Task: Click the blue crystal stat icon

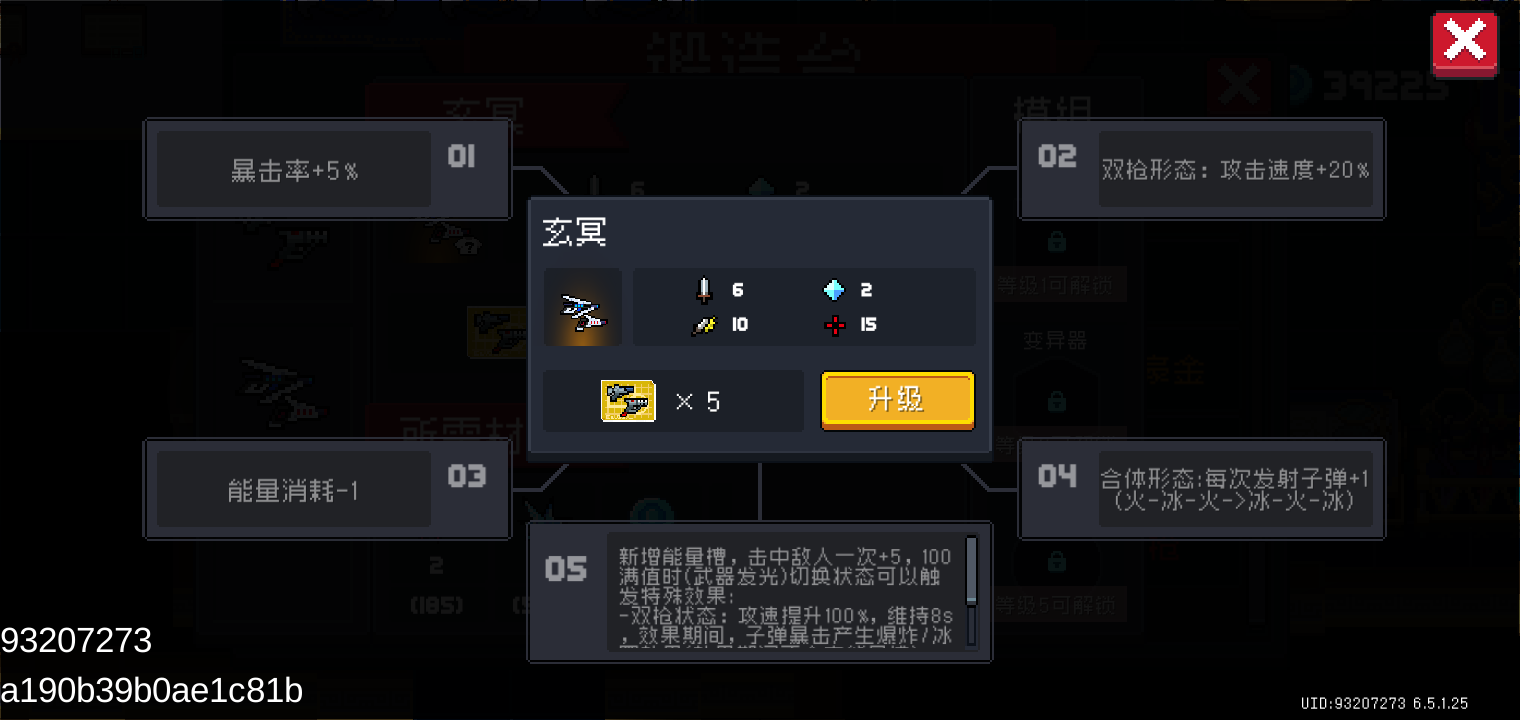Action: (x=835, y=289)
